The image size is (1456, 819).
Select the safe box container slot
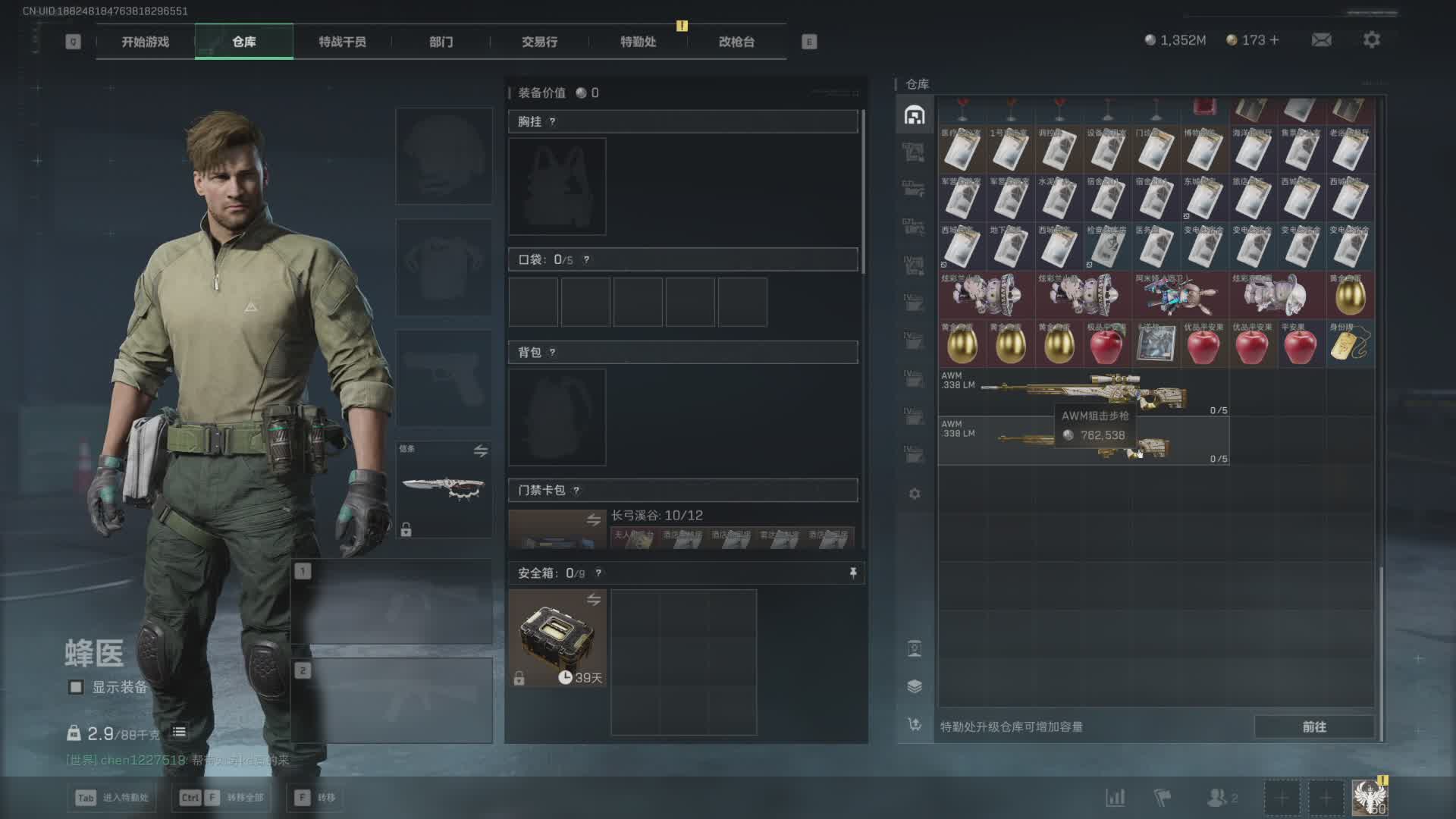coord(557,639)
